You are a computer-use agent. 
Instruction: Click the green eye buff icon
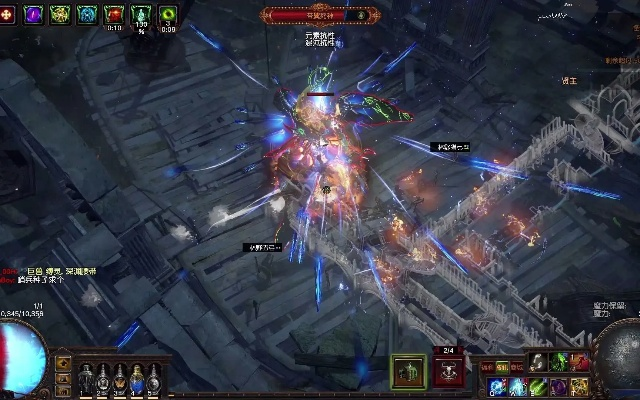[168, 14]
